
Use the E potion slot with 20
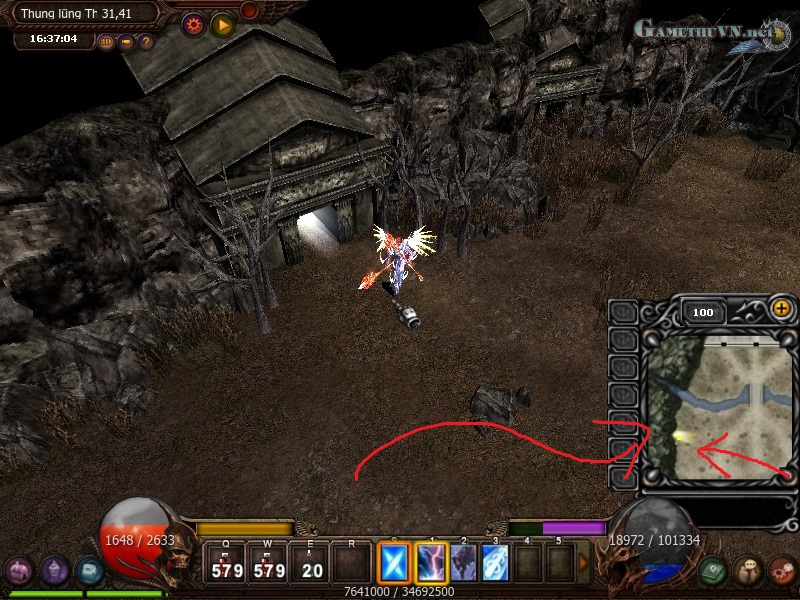(x=311, y=563)
